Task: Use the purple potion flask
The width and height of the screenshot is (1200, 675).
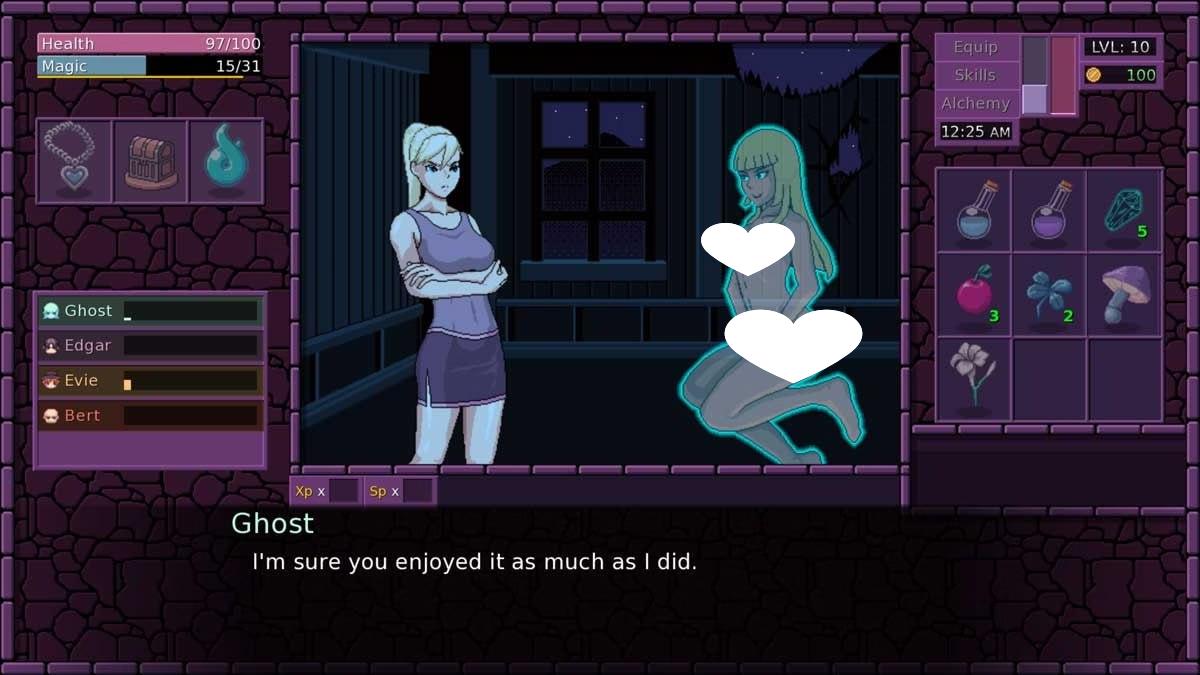Action: [1049, 210]
